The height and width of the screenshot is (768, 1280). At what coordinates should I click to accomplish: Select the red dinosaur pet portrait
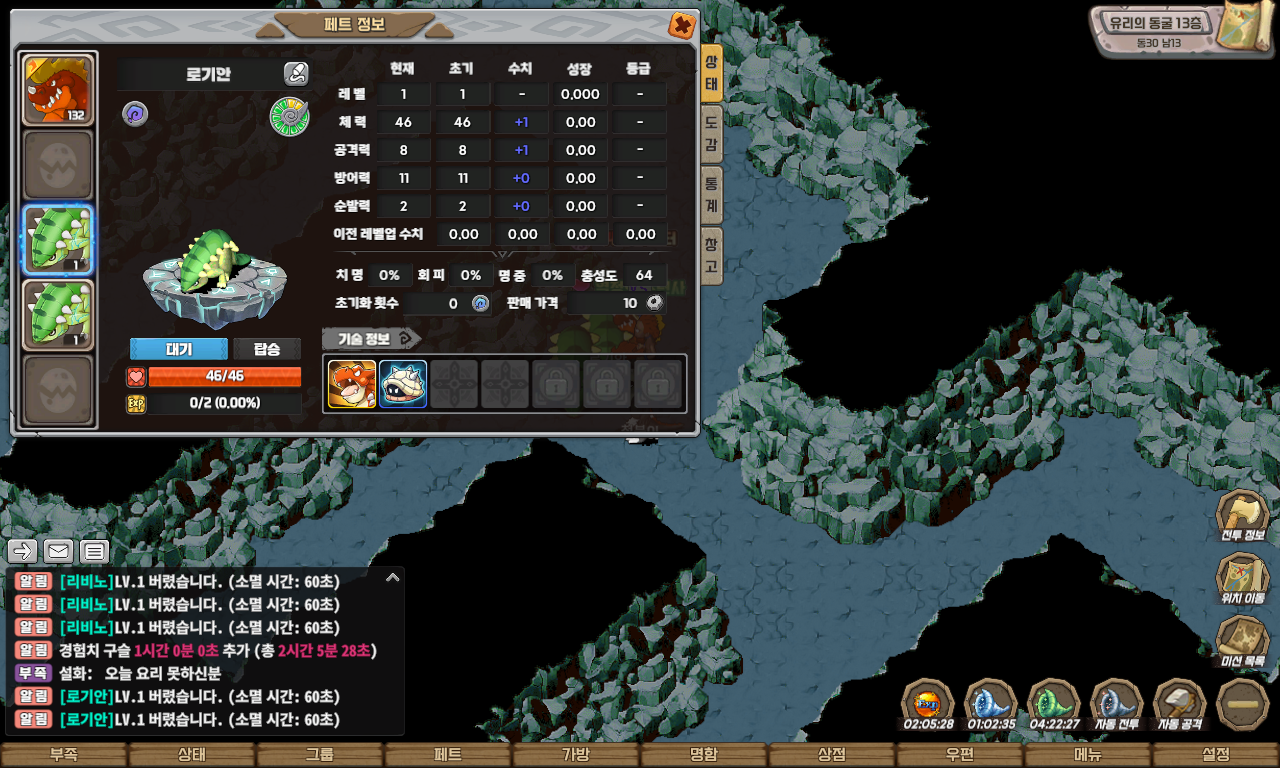58,89
